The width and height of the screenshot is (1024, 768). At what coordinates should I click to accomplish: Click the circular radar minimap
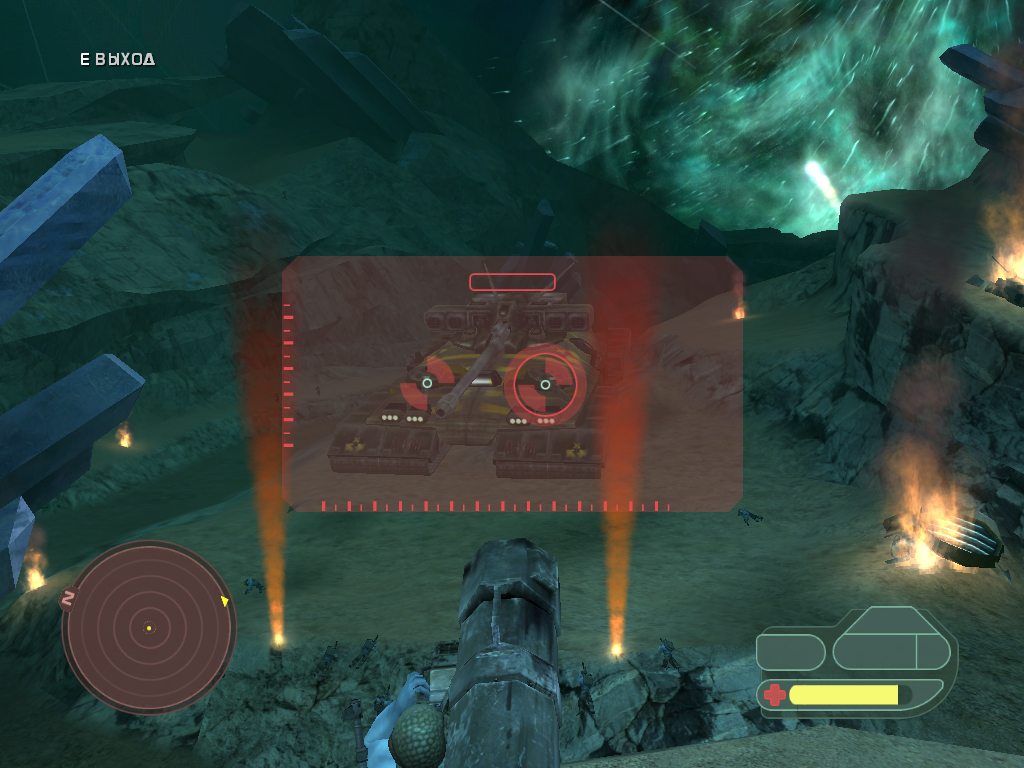pos(148,628)
